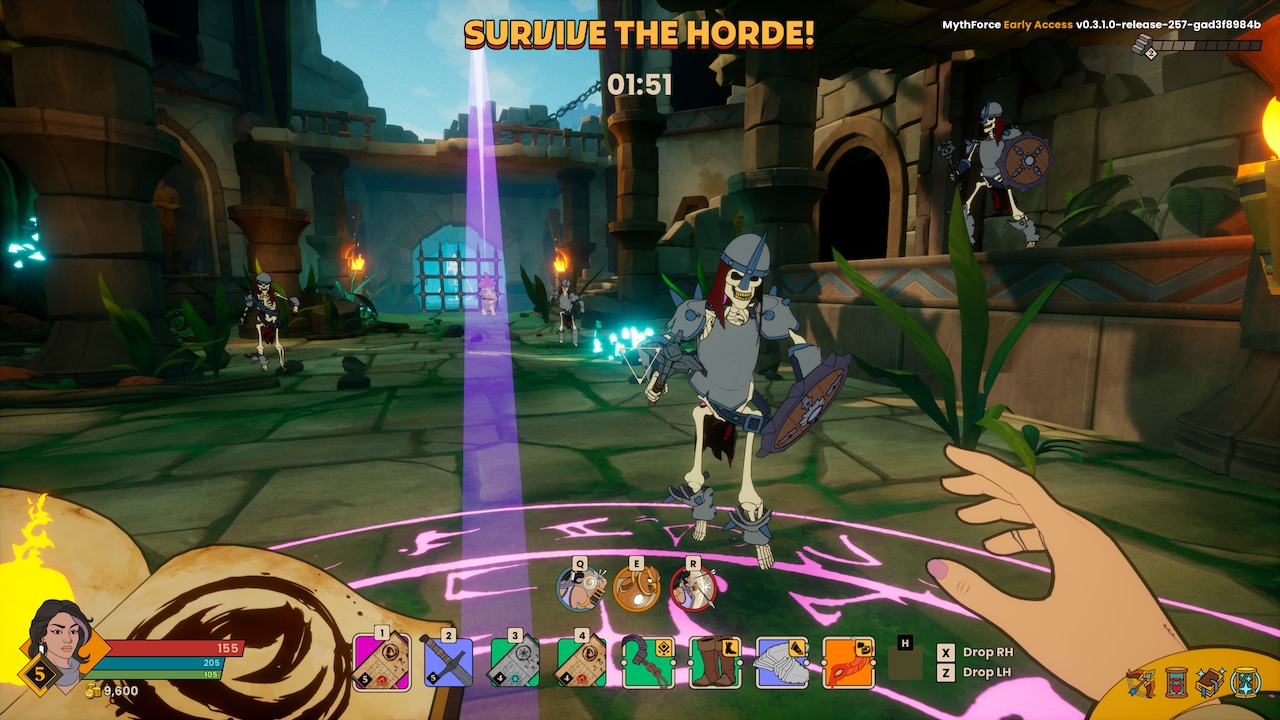Open the enchanted spellbook icon
The height and width of the screenshot is (720, 1280).
tap(1211, 681)
